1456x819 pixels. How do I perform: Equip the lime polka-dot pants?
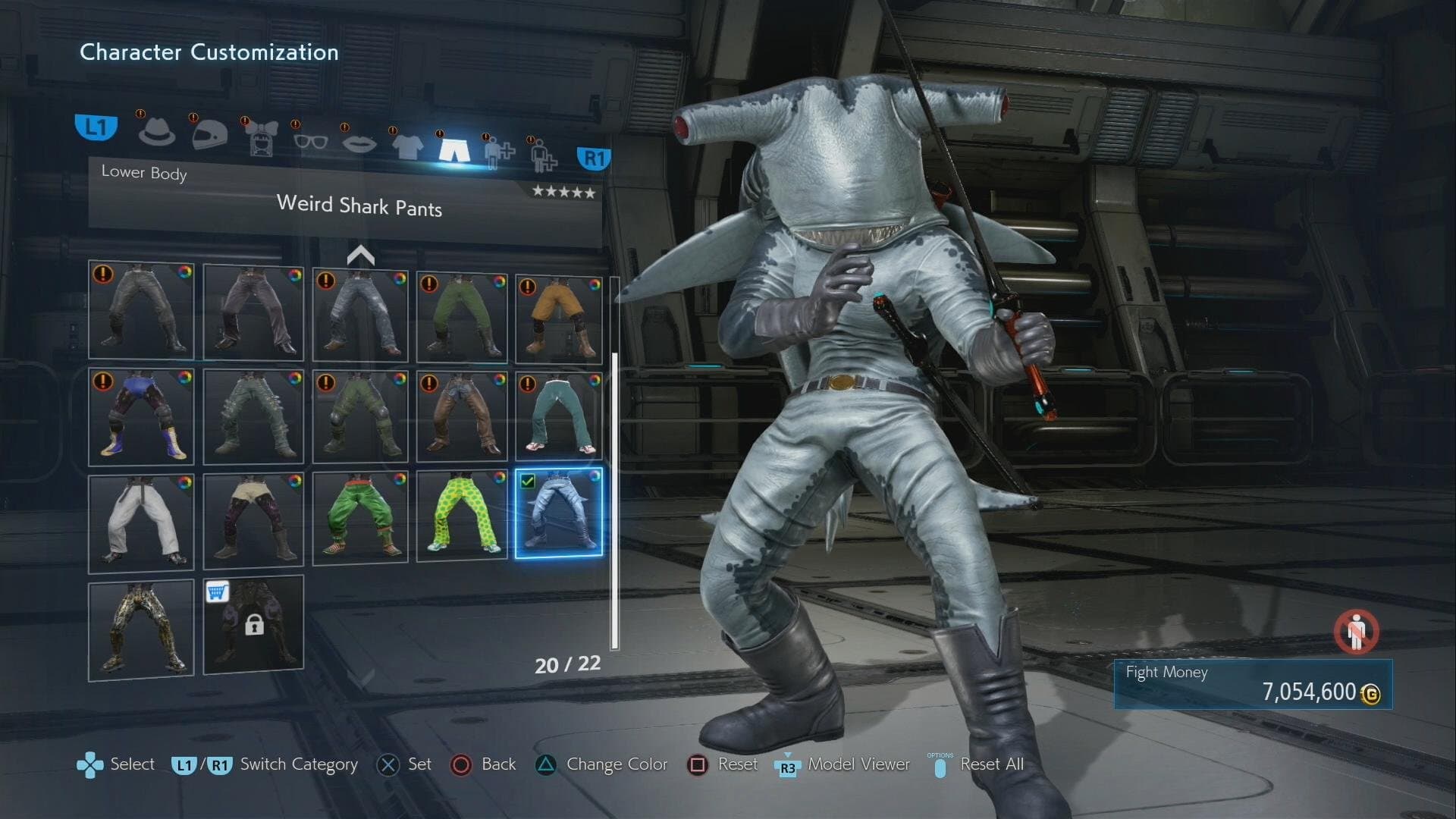tap(461, 517)
